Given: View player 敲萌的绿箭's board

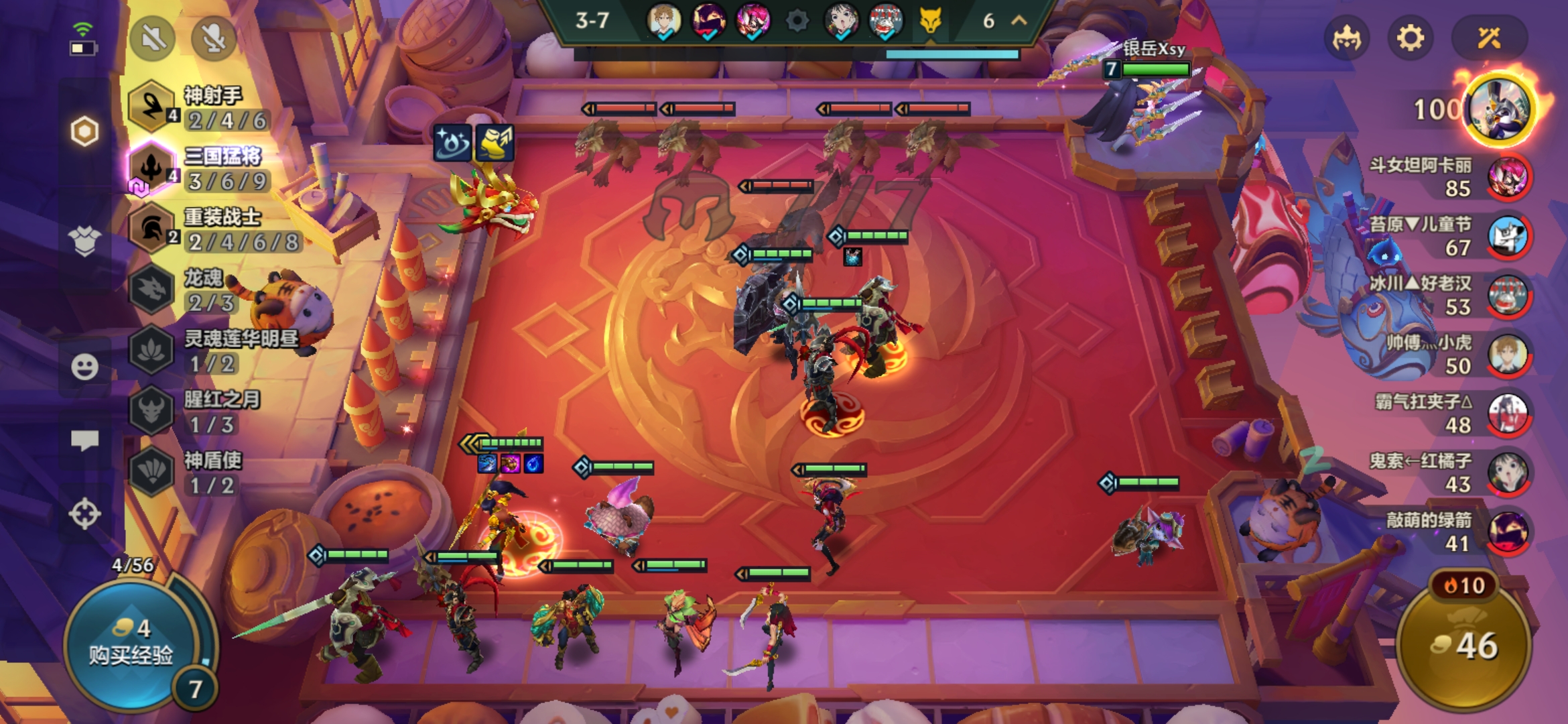Looking at the screenshot, I should [1508, 532].
